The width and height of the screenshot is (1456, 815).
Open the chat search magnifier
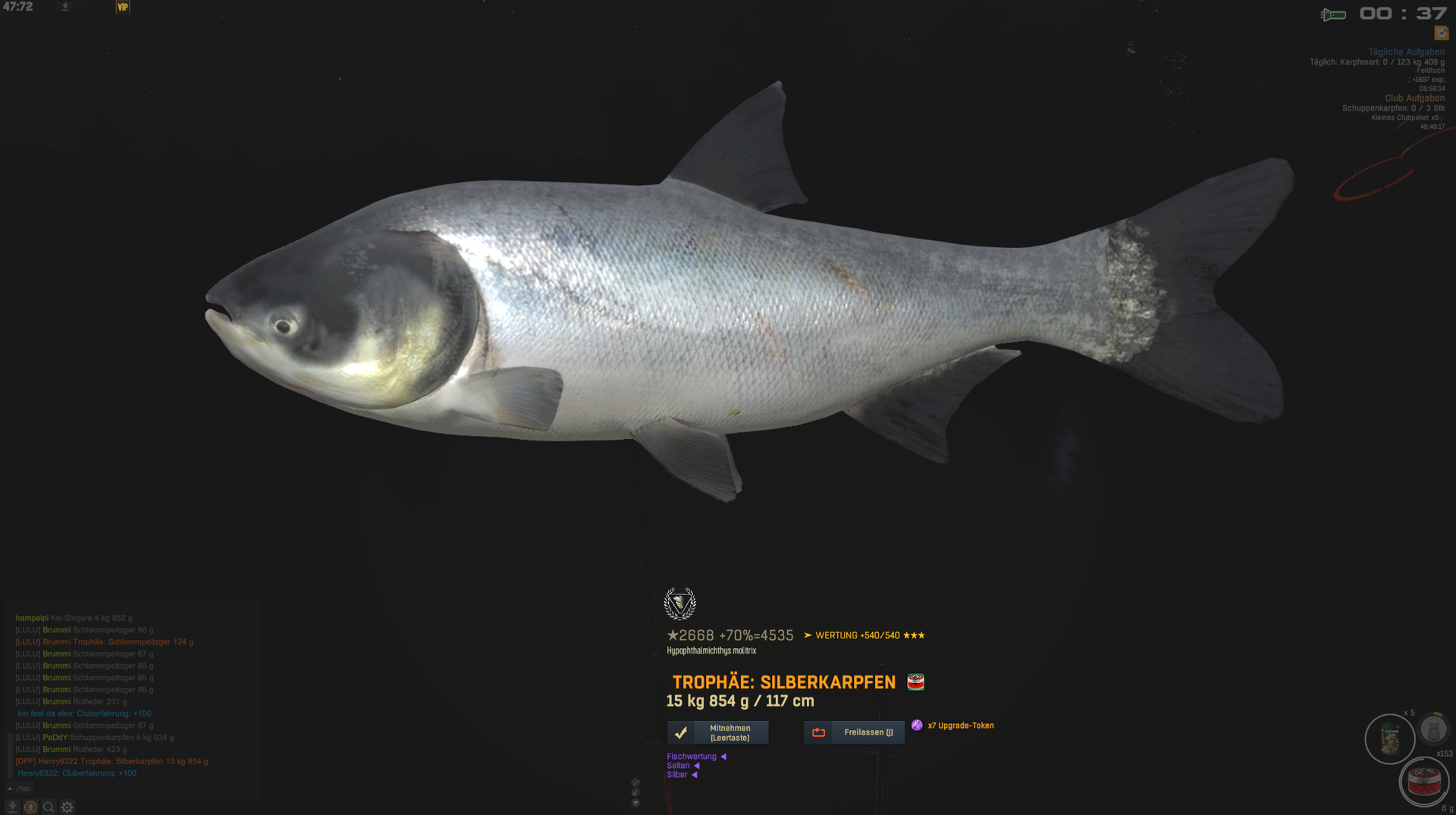click(x=49, y=807)
